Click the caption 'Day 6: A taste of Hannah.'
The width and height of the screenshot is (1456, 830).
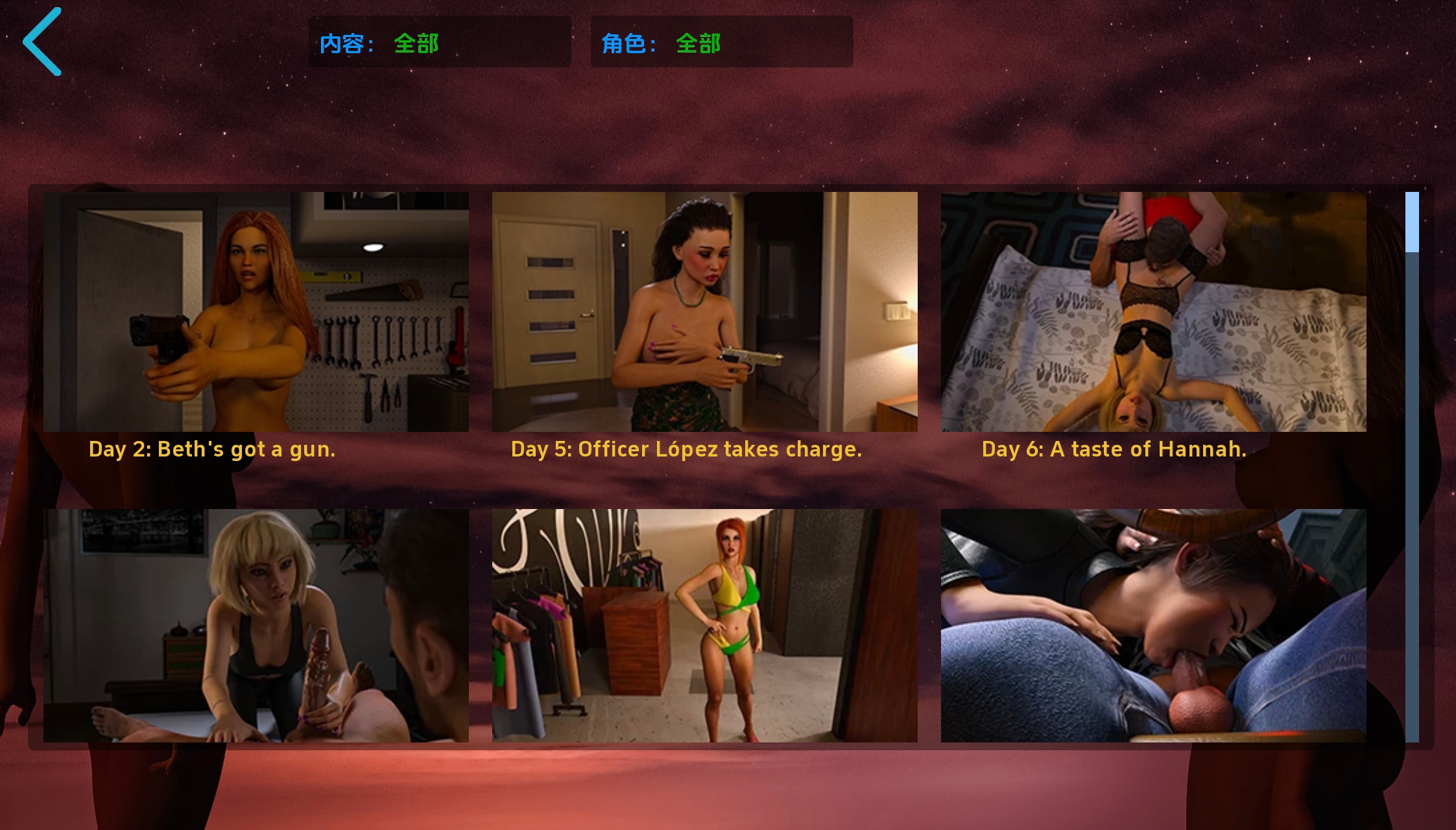tap(1114, 449)
